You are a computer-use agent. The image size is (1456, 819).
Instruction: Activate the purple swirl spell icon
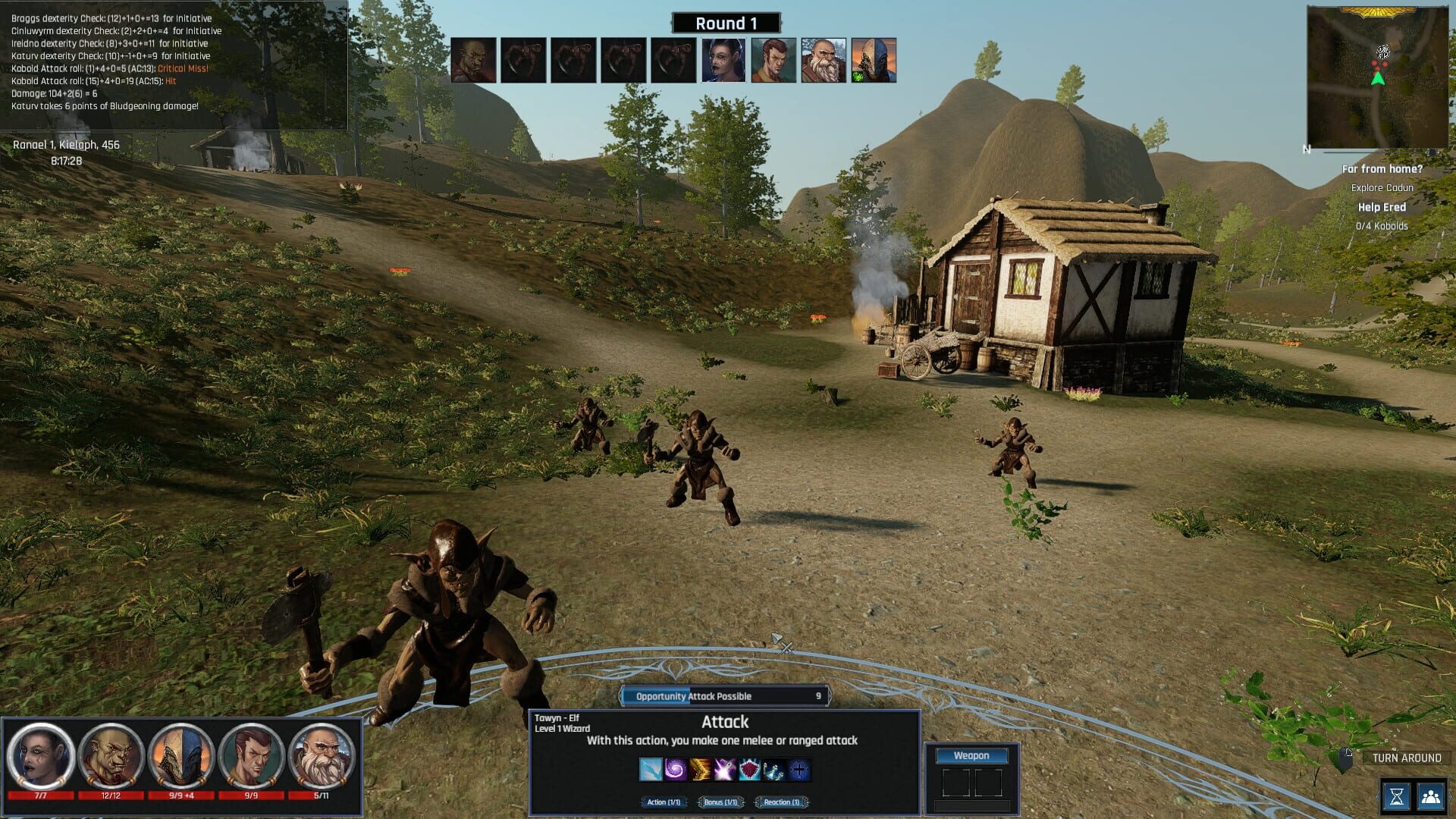coord(675,770)
